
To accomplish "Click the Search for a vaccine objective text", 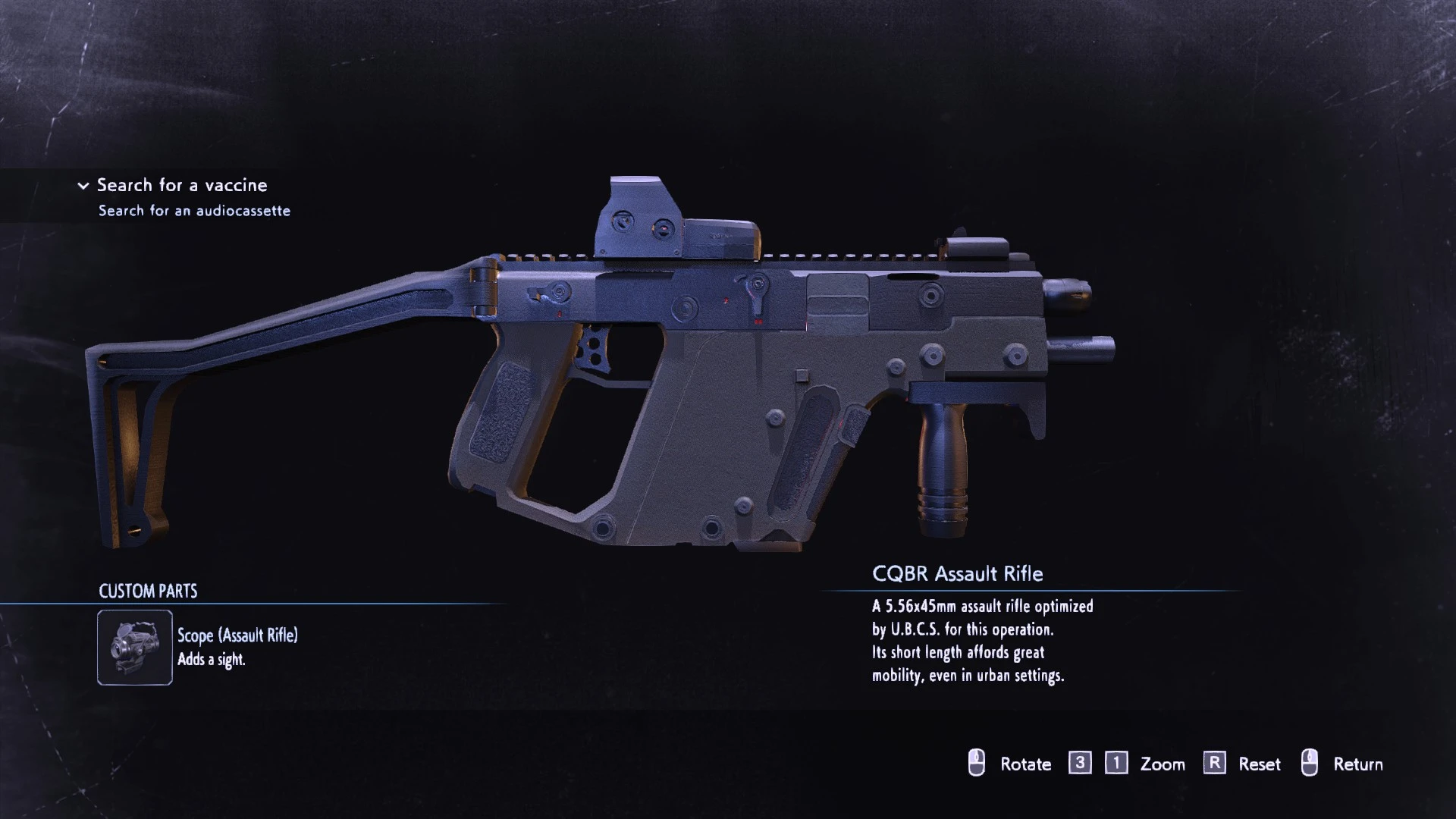I will click(x=182, y=185).
